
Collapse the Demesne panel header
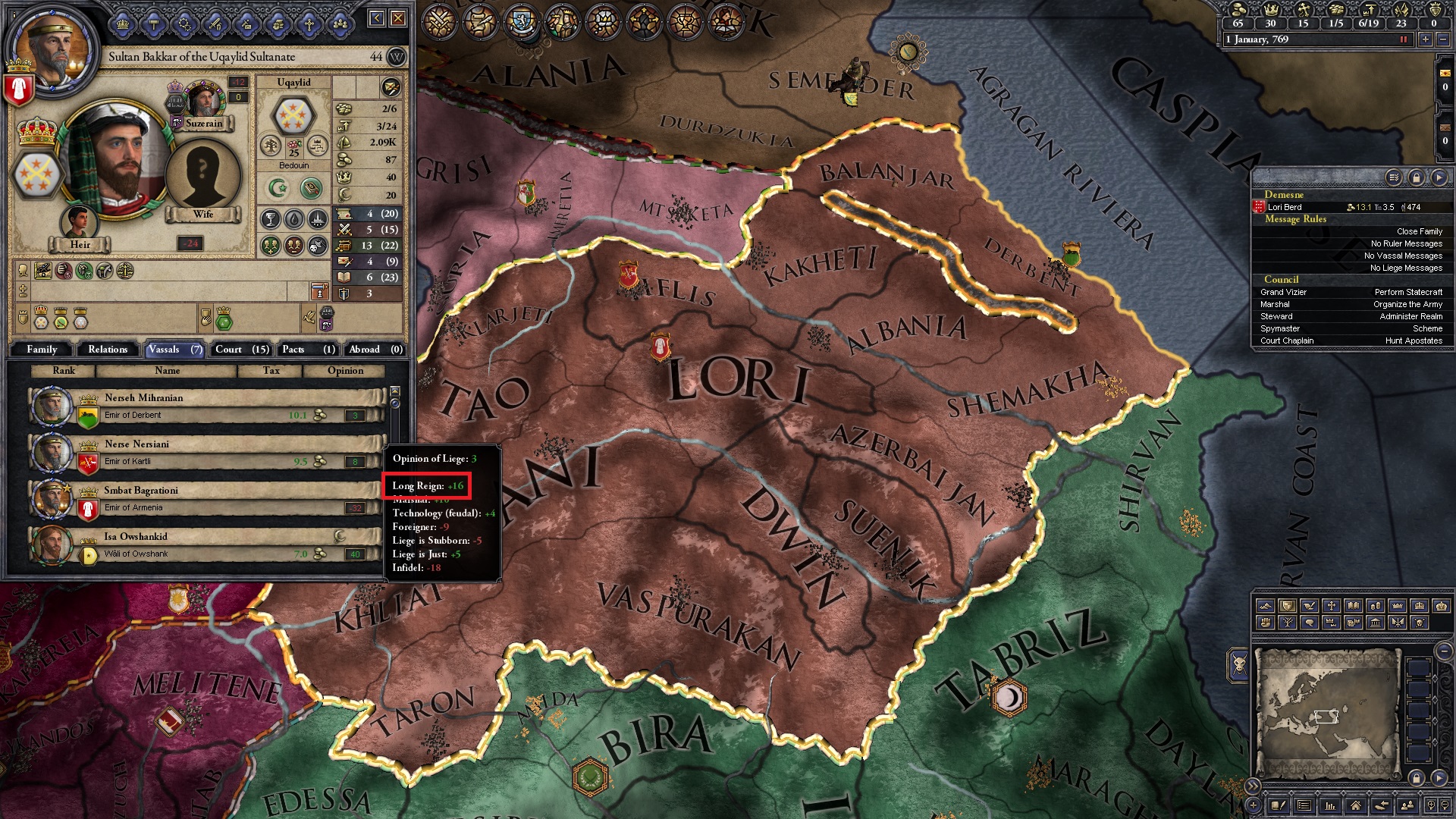tap(1285, 195)
